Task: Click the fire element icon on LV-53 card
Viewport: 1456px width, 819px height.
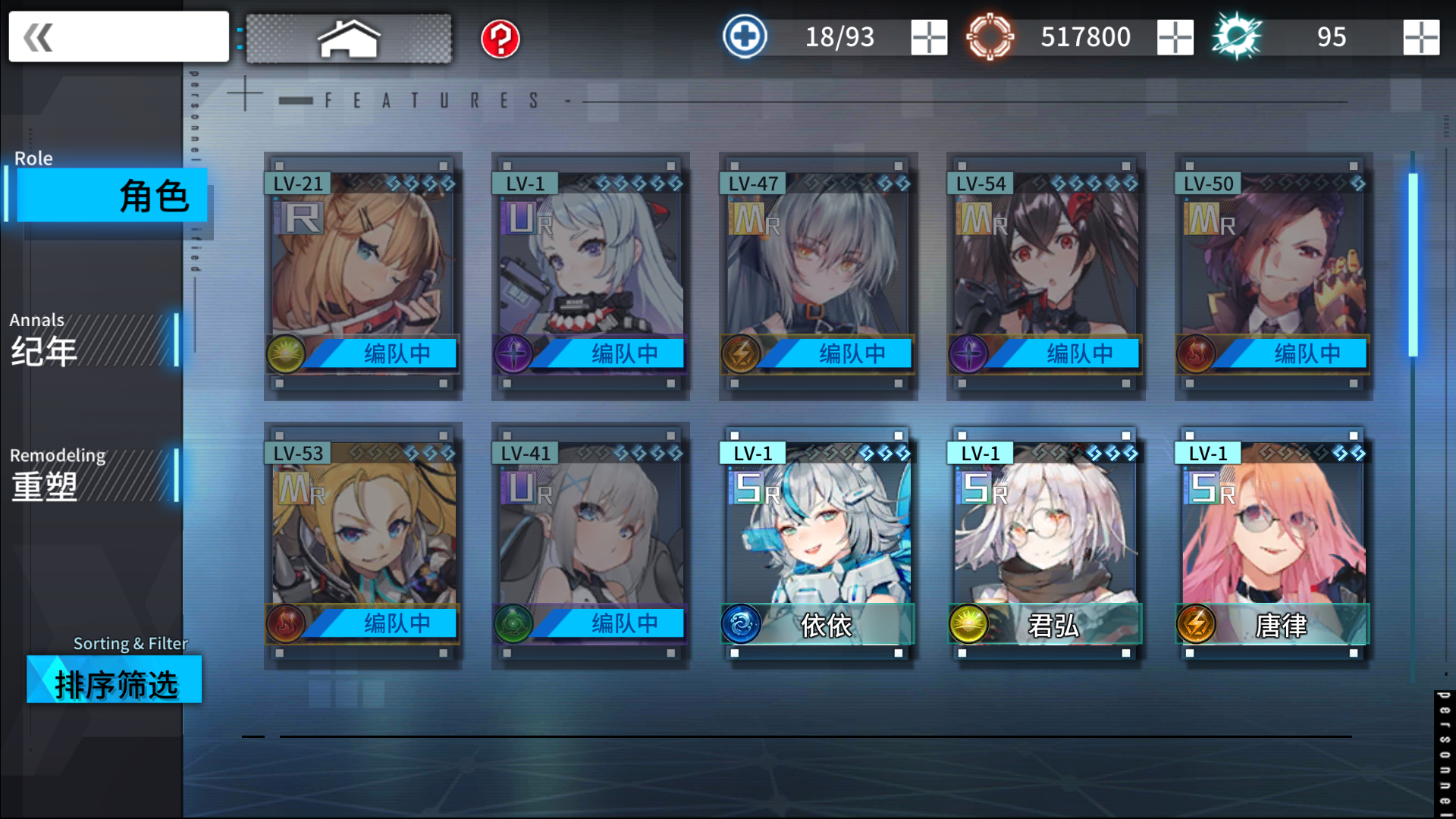Action: coord(287,623)
